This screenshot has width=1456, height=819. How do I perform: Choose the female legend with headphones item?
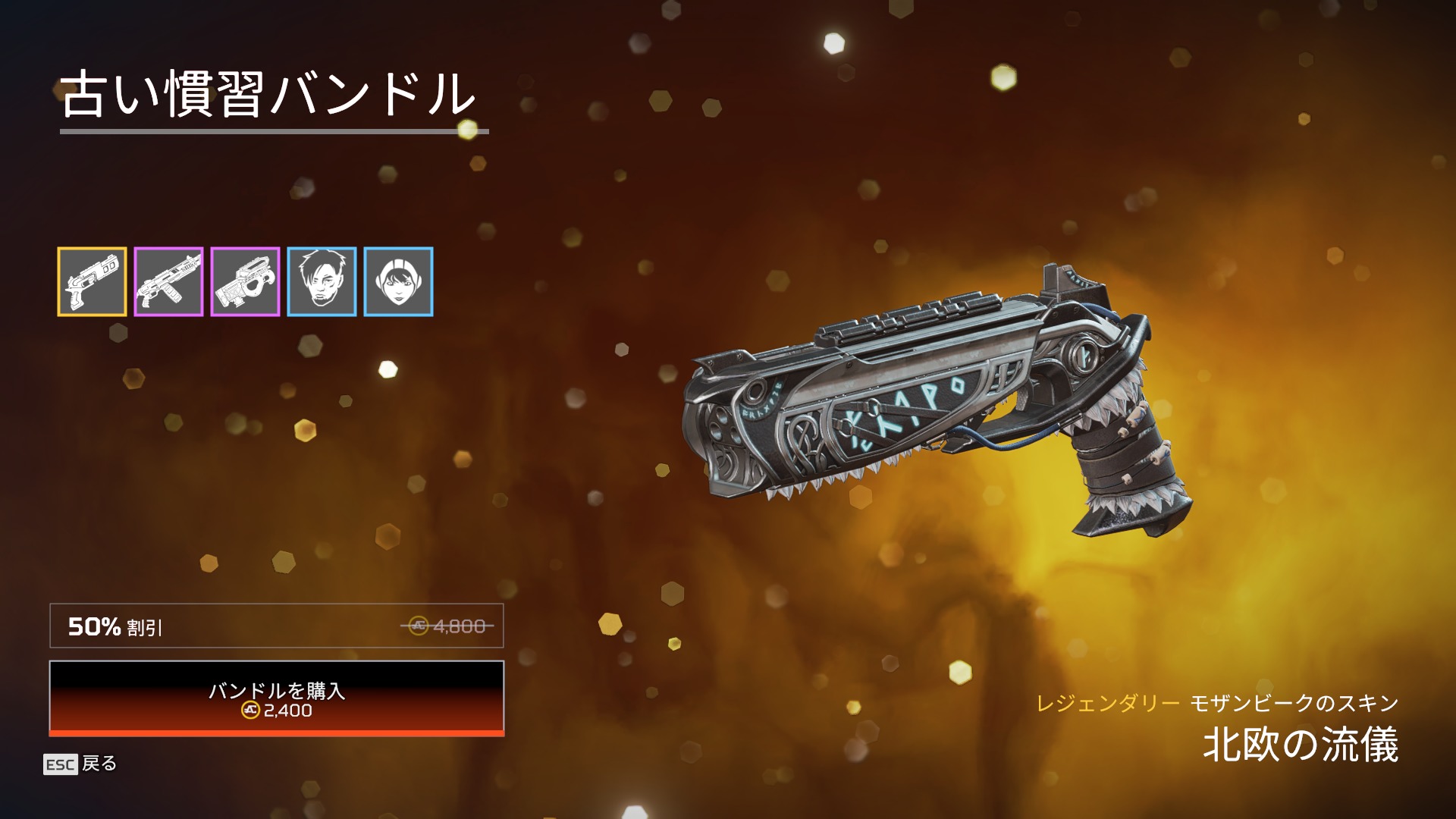(398, 281)
